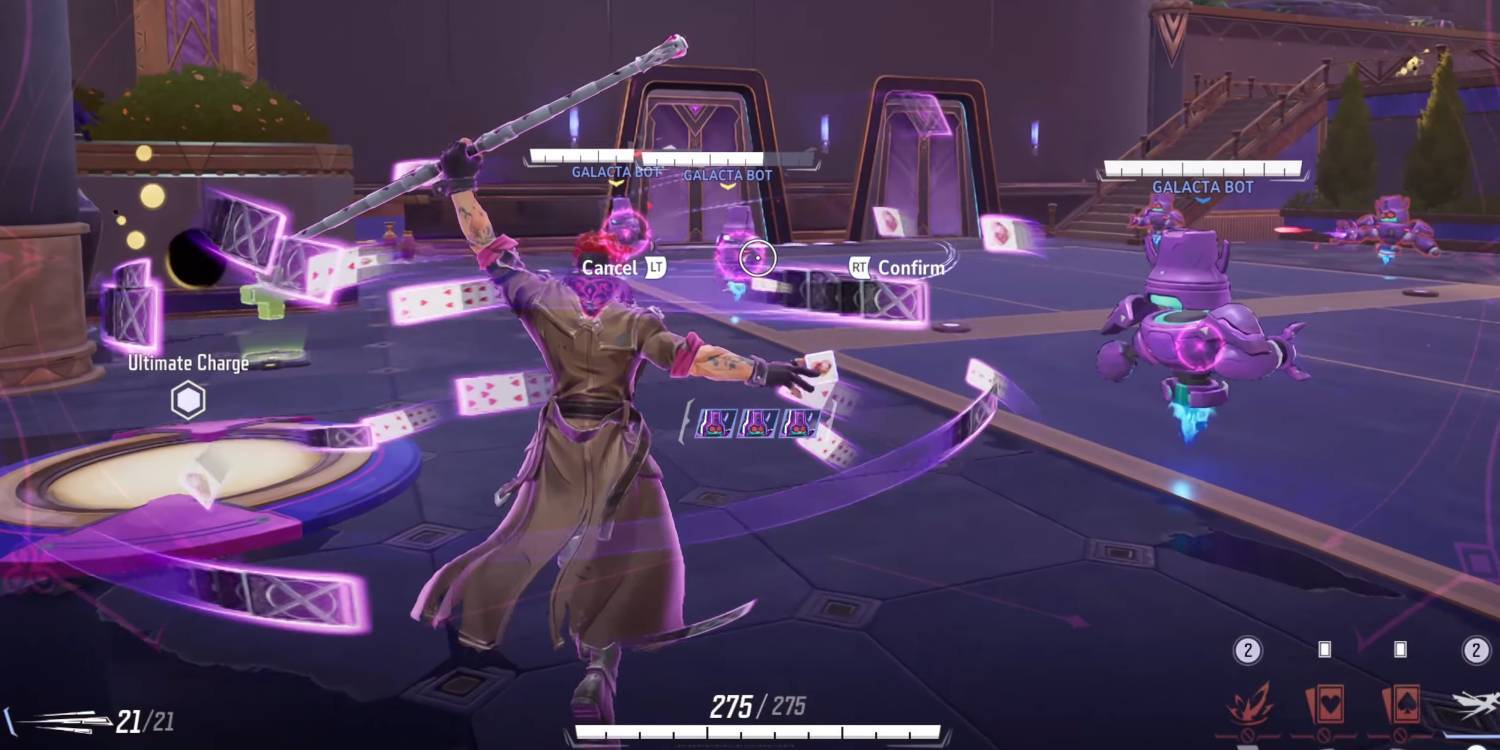
Task: Select the heart card ability
Action: (1324, 706)
